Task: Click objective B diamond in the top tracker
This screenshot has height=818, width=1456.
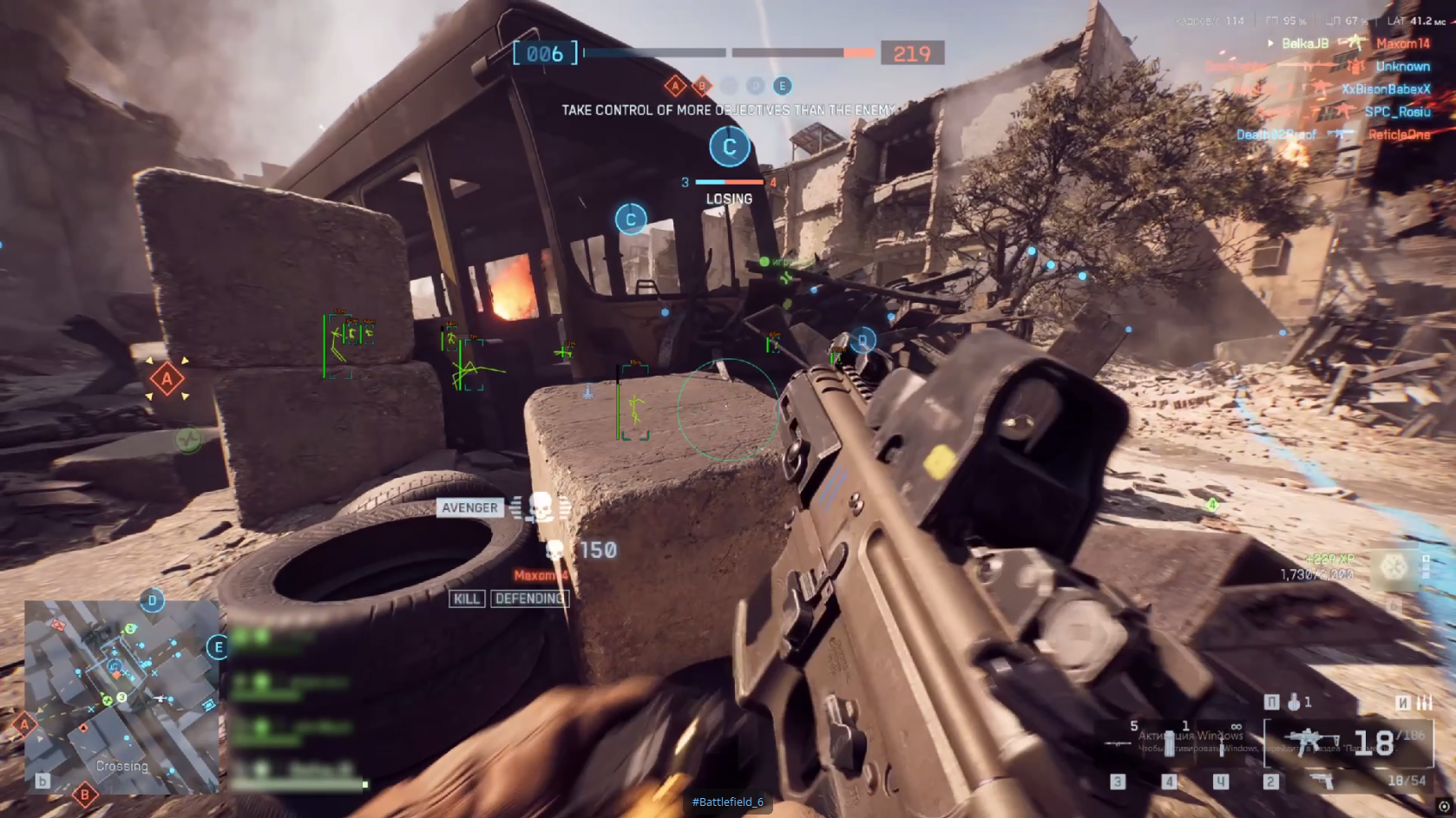Action: click(702, 86)
